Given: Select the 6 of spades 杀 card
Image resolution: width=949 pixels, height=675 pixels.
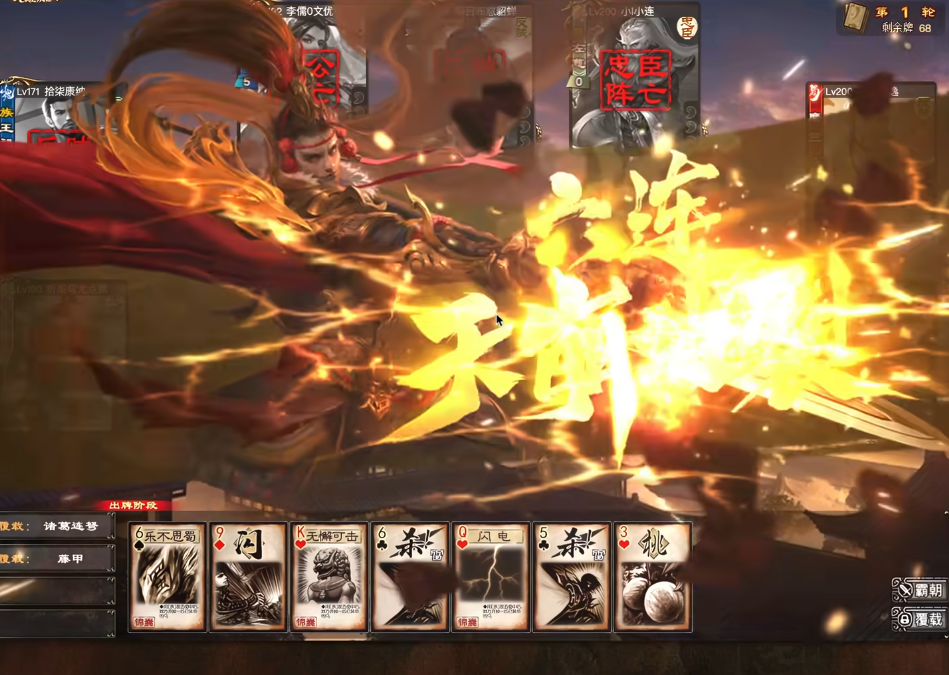Looking at the screenshot, I should pyautogui.click(x=410, y=577).
